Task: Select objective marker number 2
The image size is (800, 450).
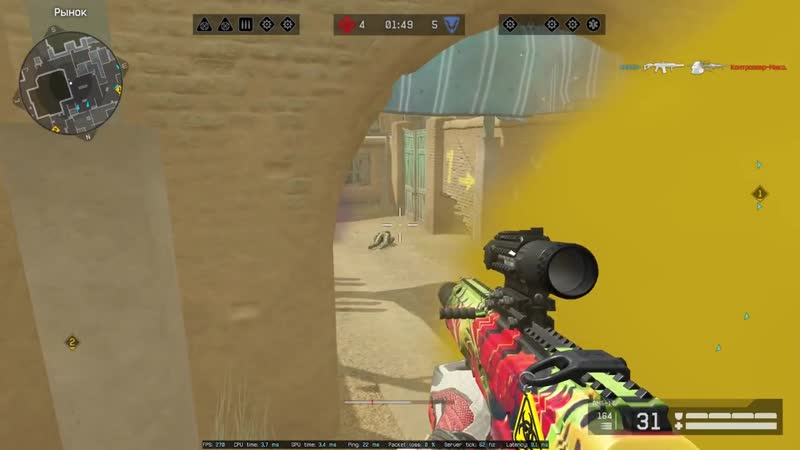Action: pyautogui.click(x=72, y=342)
